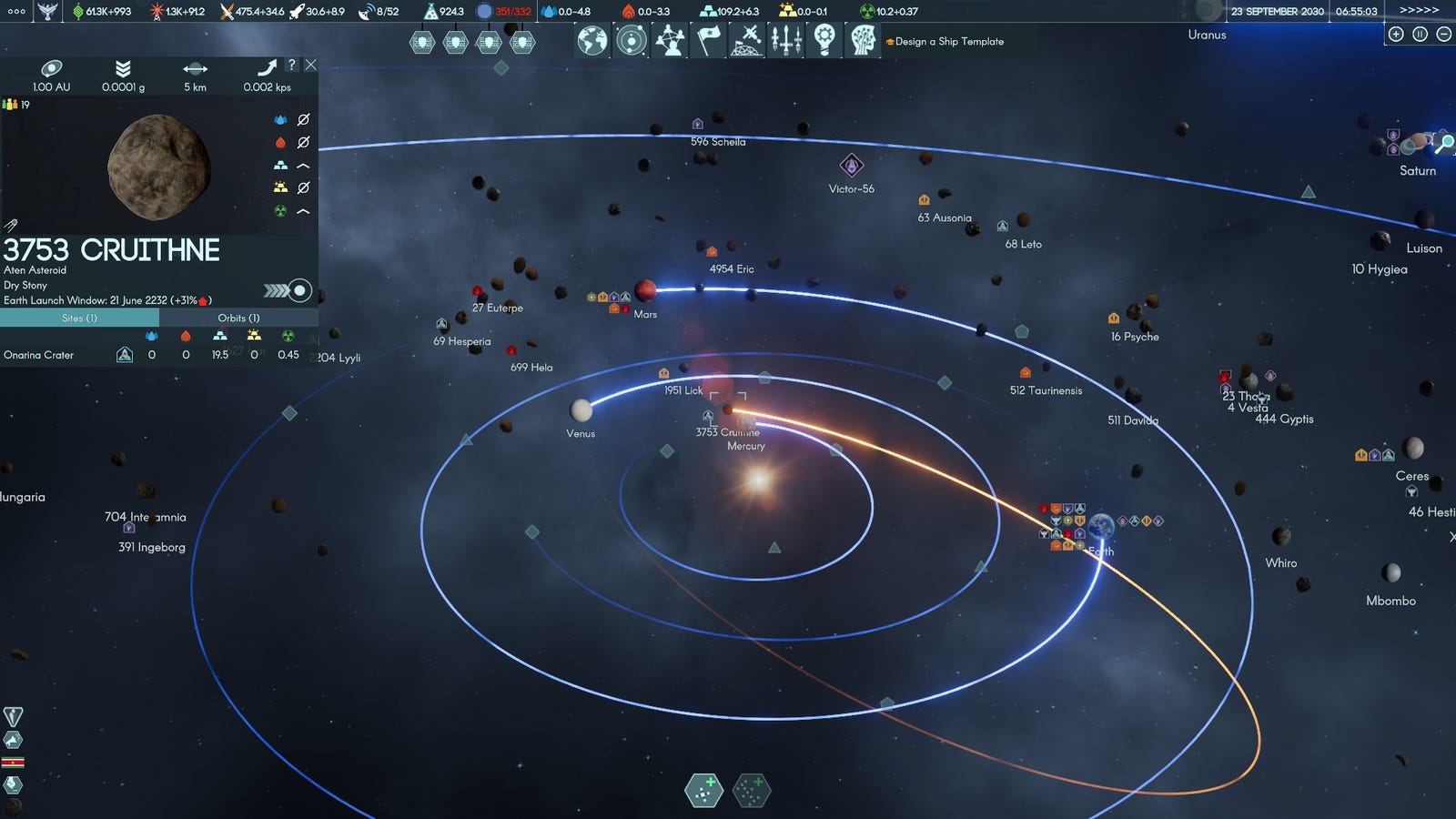Open the councilors network screen
Image resolution: width=1456 pixels, height=819 pixels.
pos(670,41)
